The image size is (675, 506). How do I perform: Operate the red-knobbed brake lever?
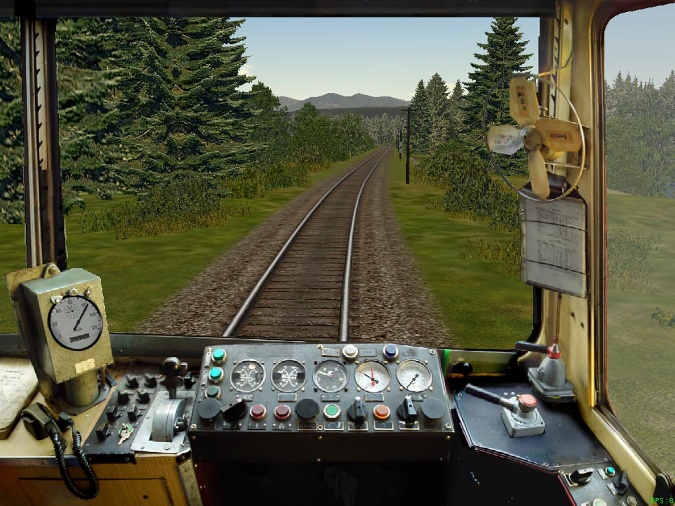click(525, 403)
